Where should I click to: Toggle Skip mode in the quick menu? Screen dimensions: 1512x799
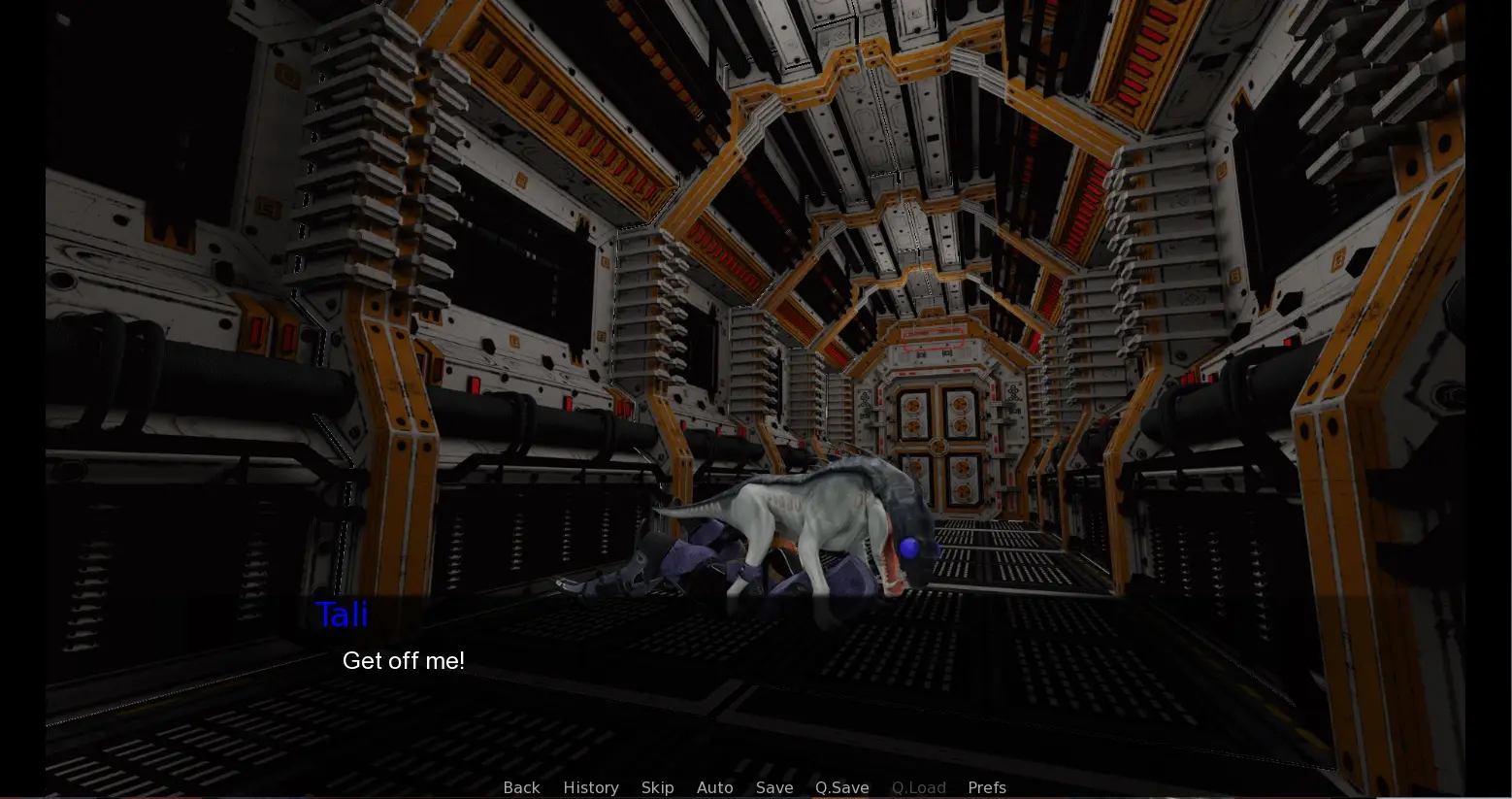click(x=657, y=787)
